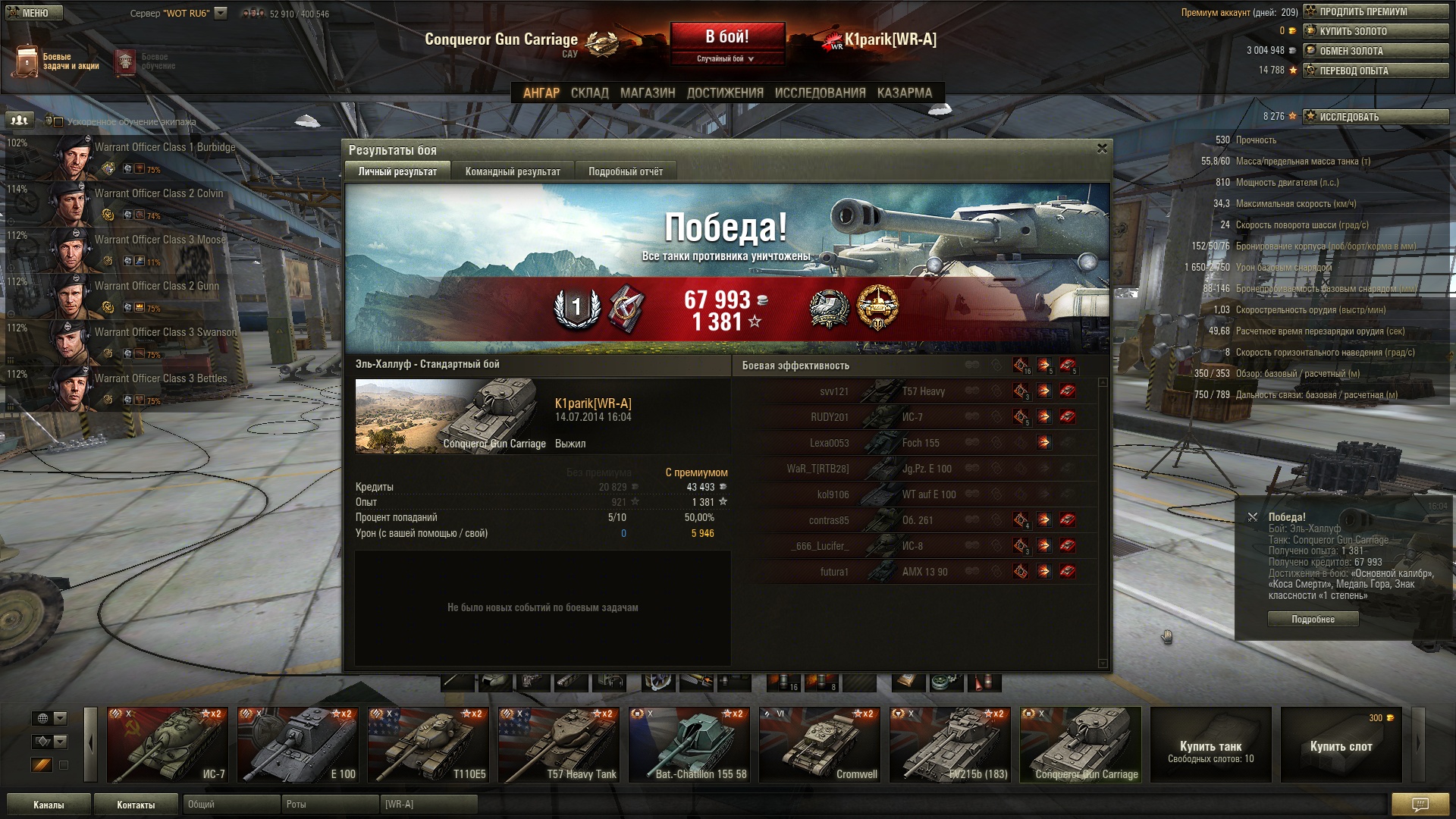Open the Каналы chat channels button
1456x819 pixels.
point(49,805)
